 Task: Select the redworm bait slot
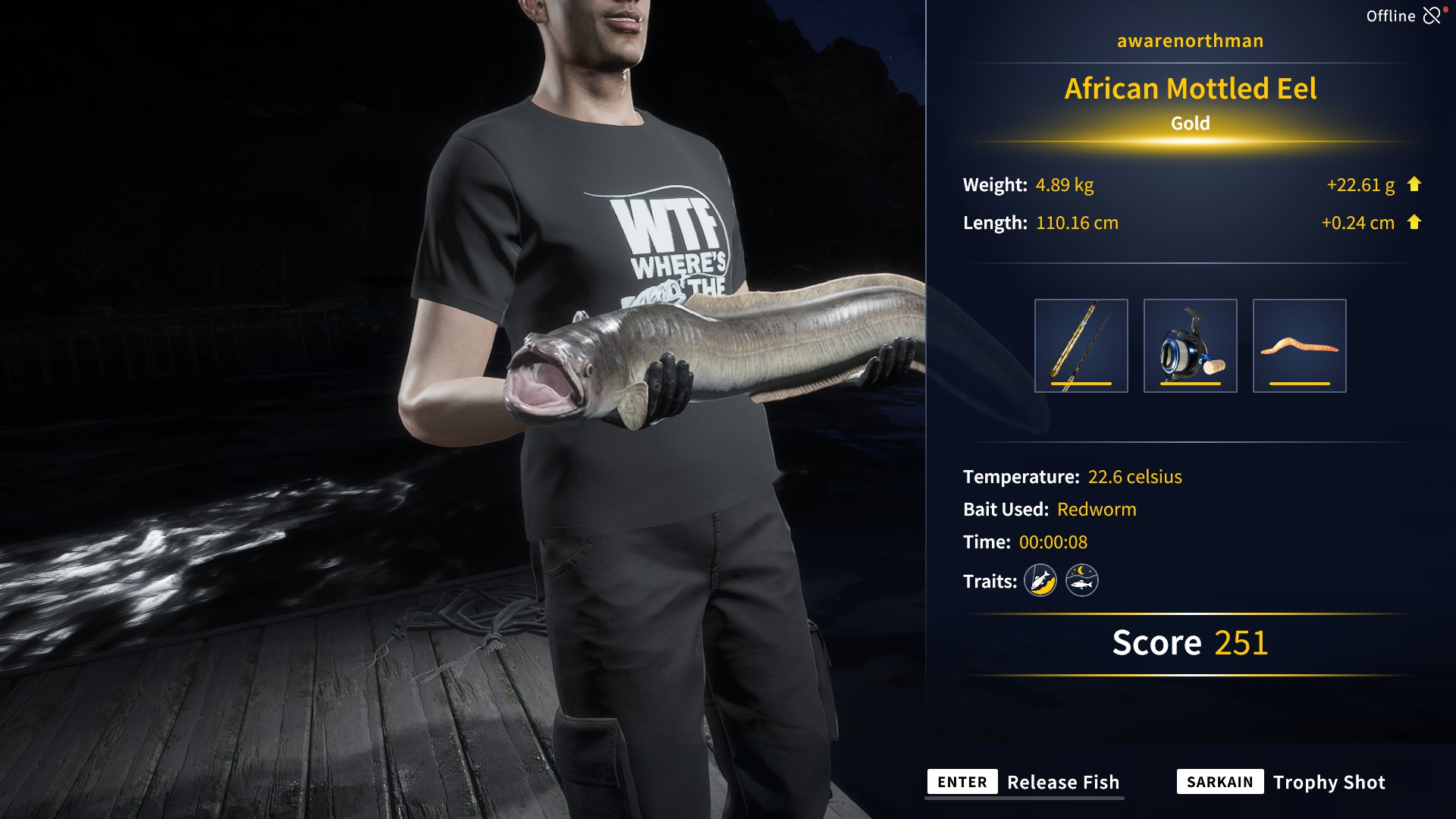pos(1299,346)
